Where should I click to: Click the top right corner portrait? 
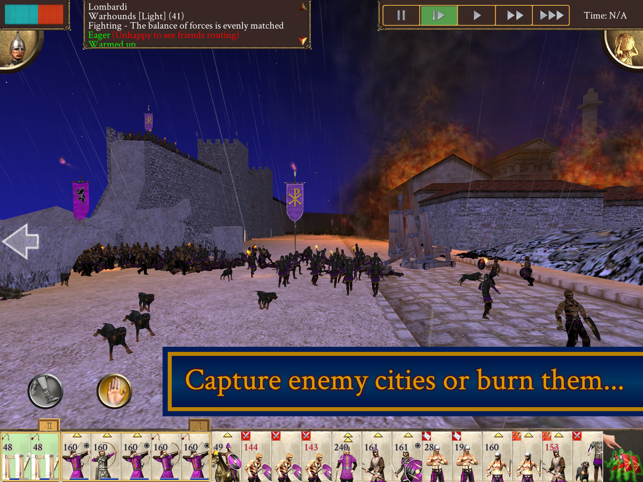point(627,45)
